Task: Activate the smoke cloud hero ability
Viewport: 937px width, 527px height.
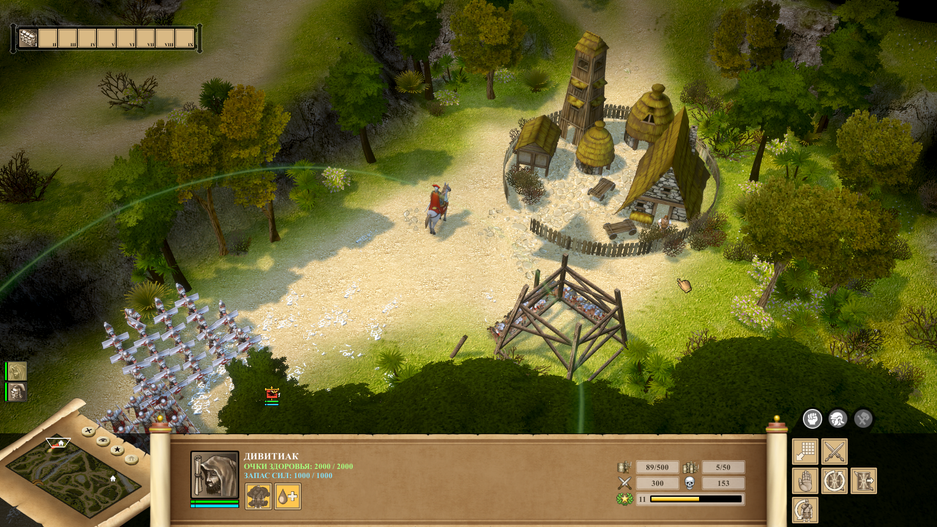Action: pos(259,495)
